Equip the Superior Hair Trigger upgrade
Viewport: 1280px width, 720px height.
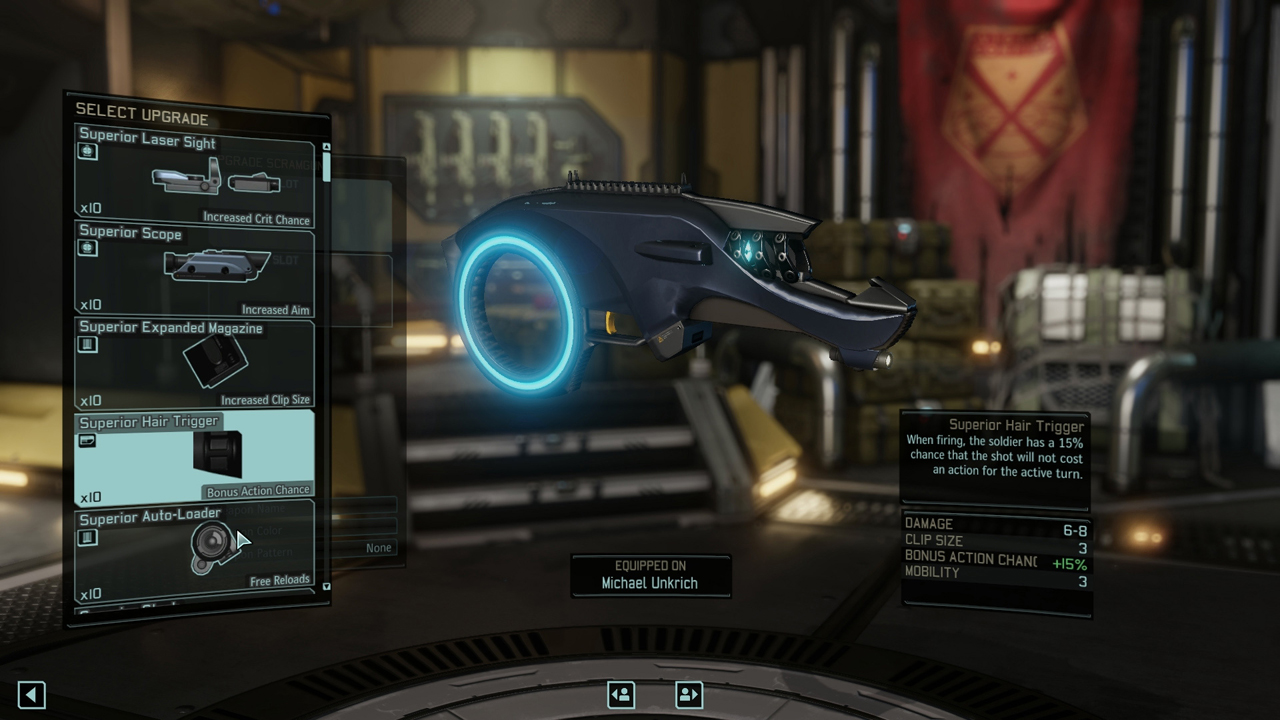[195, 456]
